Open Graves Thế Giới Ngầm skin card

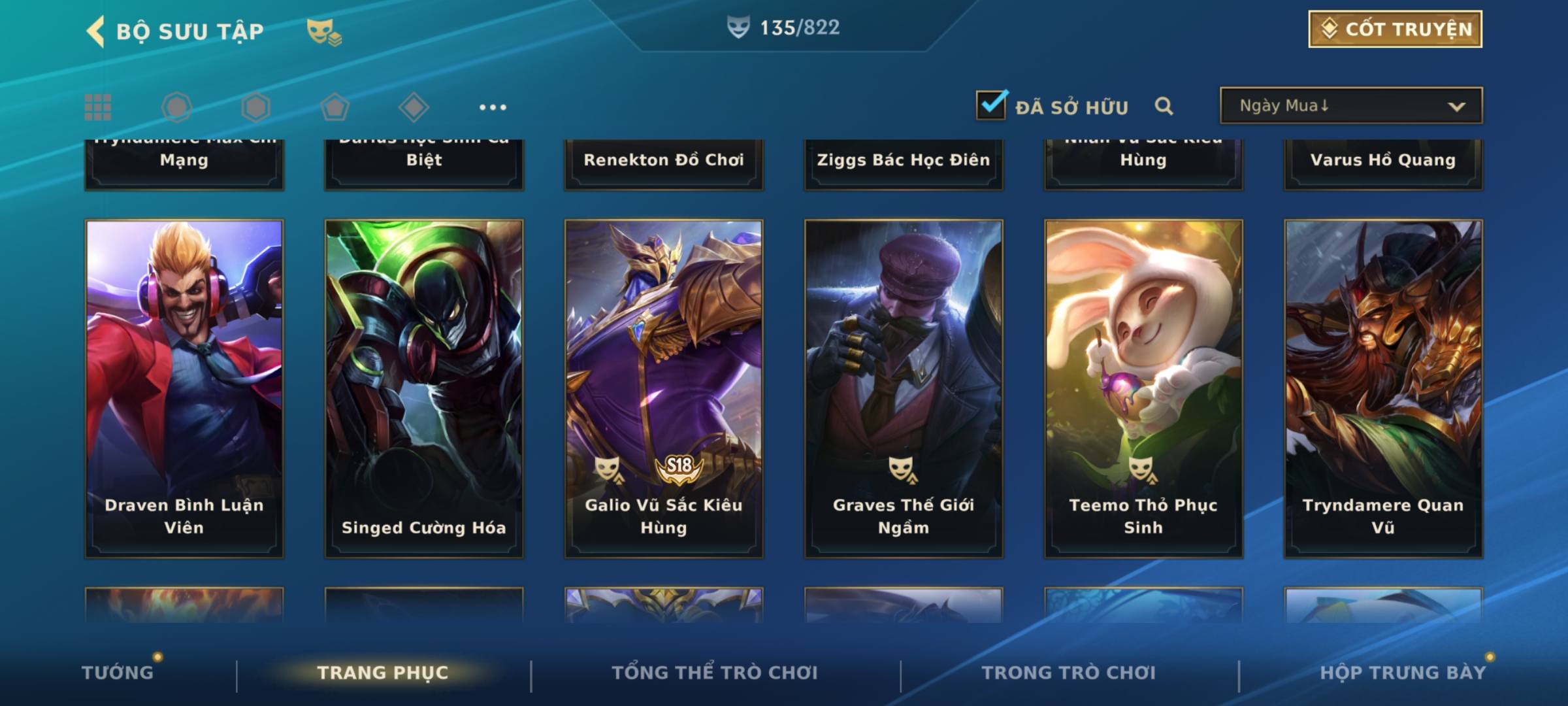tap(904, 388)
